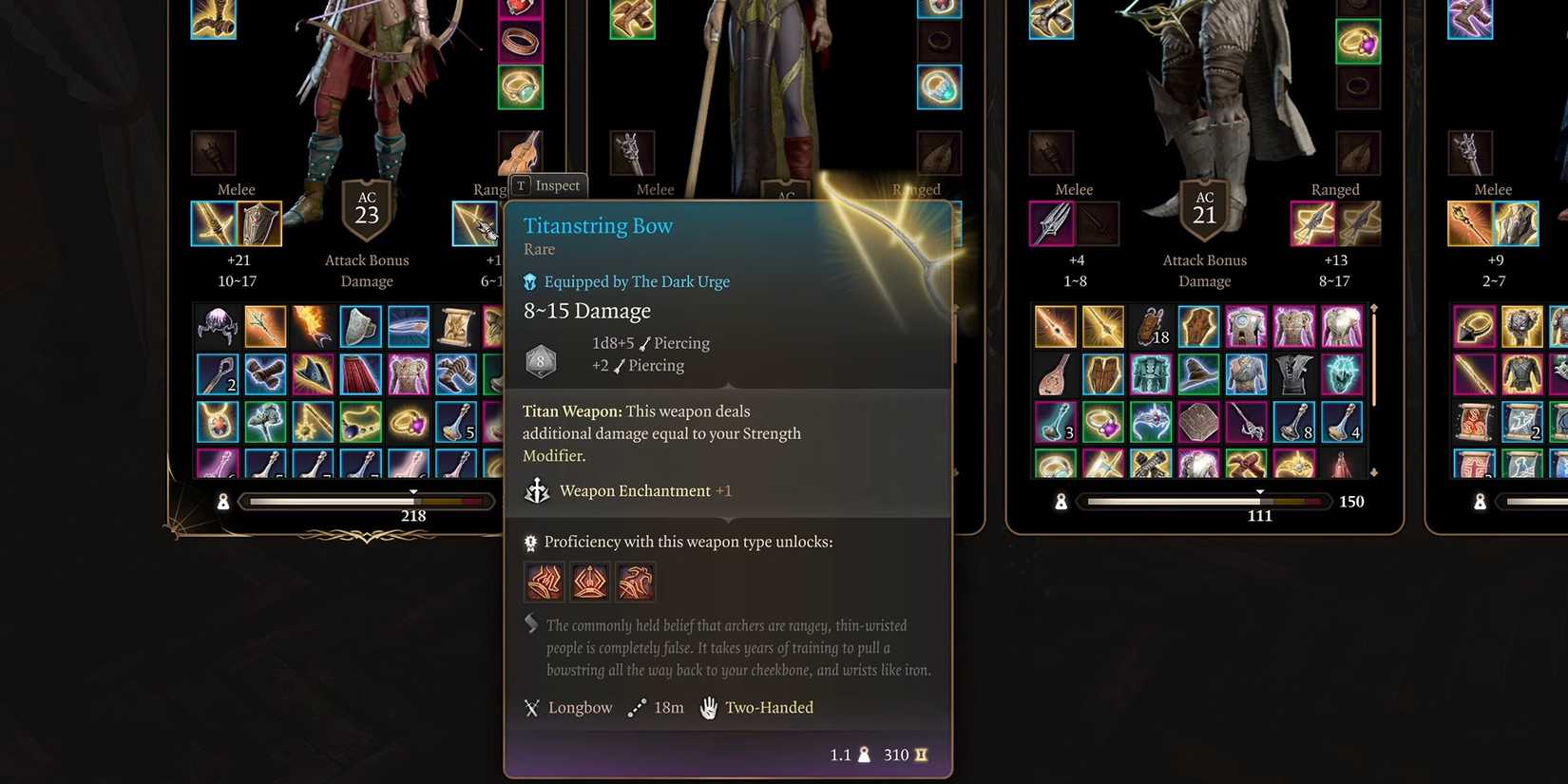Select the golden ring with purple gem
This screenshot has height=784, width=1568.
coord(408,424)
